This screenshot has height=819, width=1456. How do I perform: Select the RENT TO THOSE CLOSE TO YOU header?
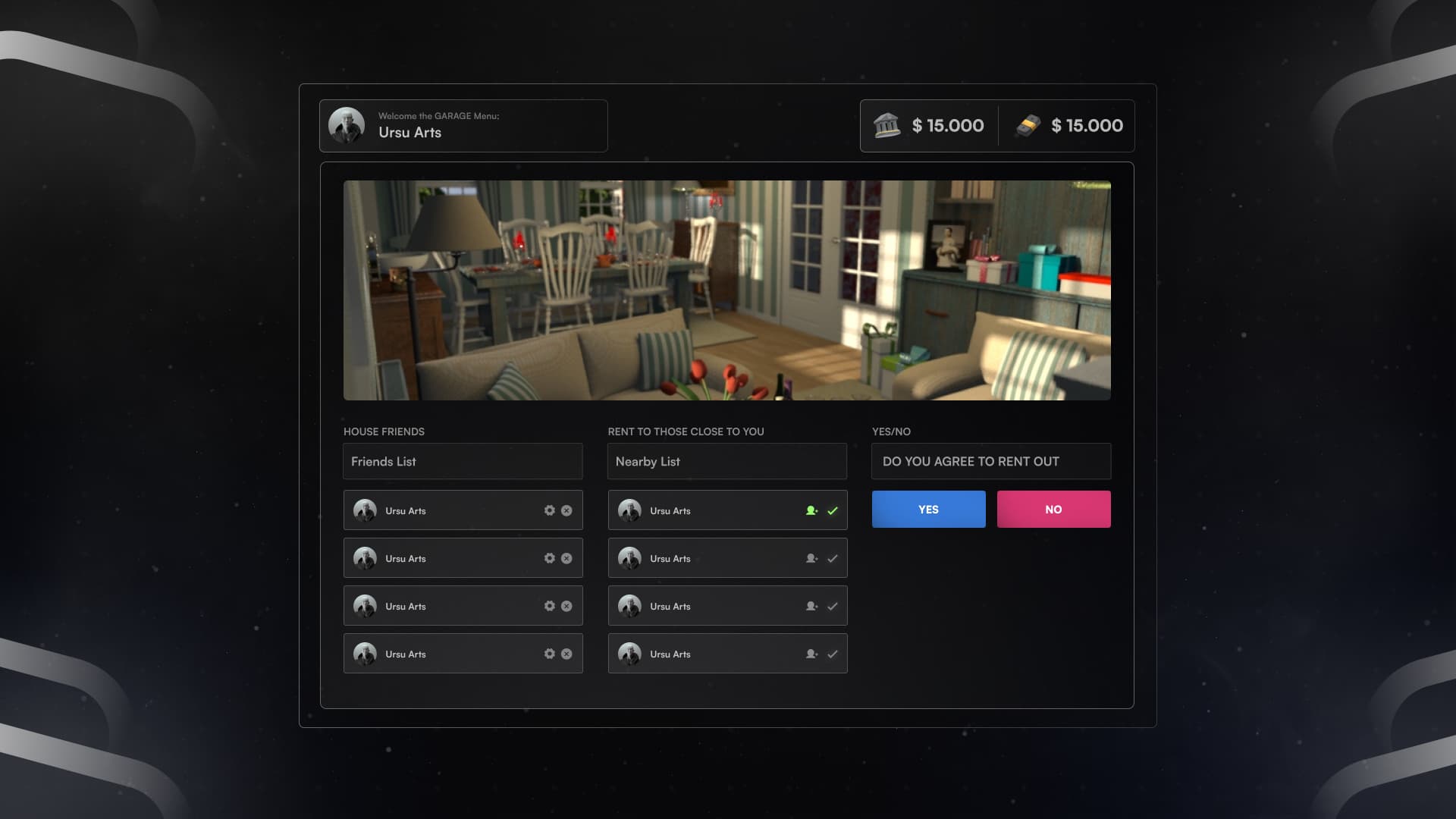pyautogui.click(x=686, y=431)
